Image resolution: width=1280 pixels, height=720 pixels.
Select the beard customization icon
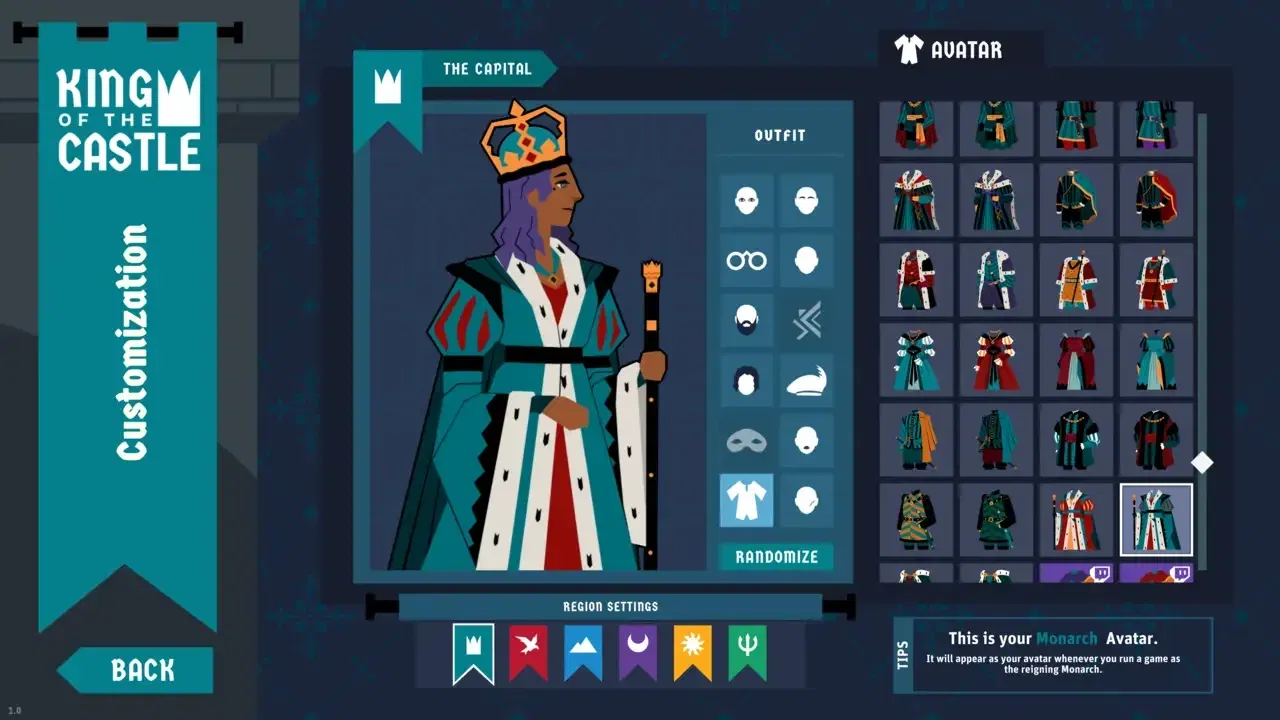point(747,320)
